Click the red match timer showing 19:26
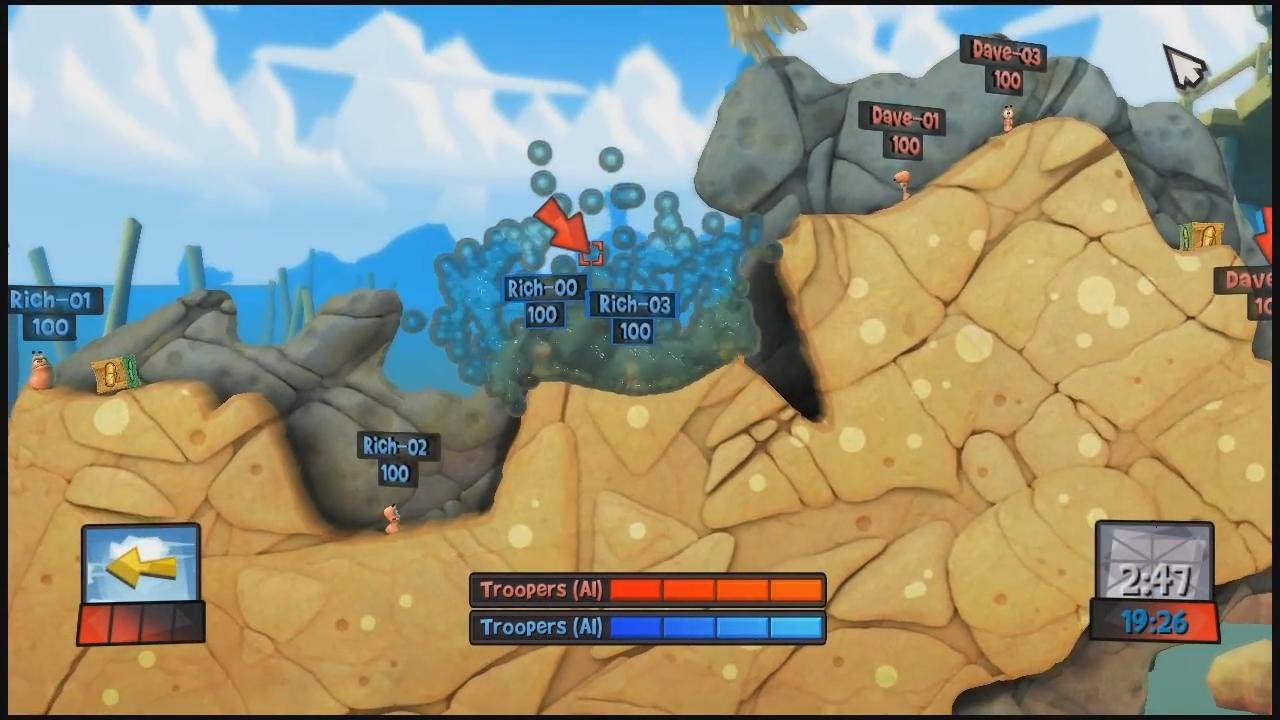This screenshot has width=1280, height=720. [1155, 624]
